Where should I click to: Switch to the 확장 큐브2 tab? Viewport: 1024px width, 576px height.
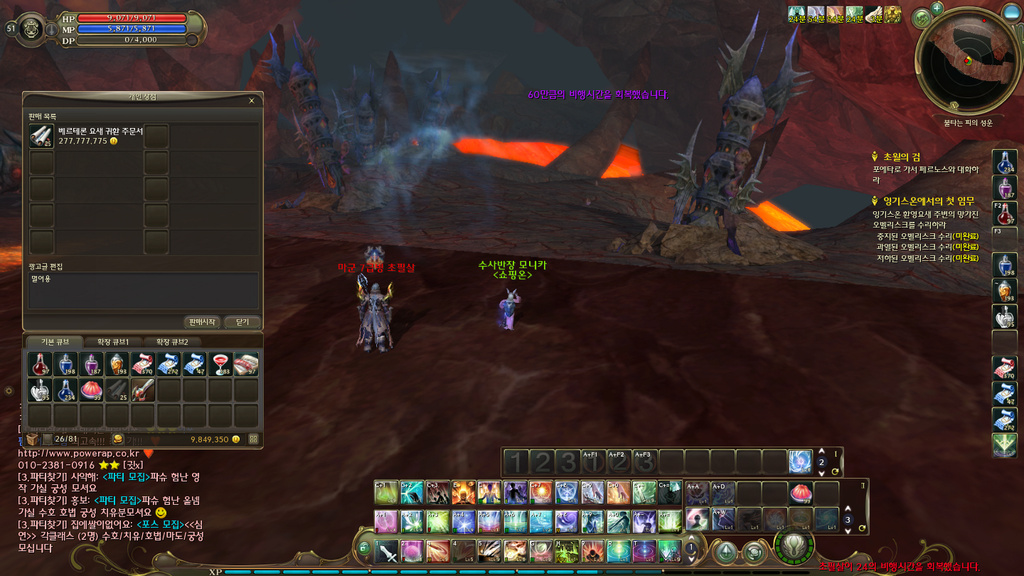pos(172,342)
